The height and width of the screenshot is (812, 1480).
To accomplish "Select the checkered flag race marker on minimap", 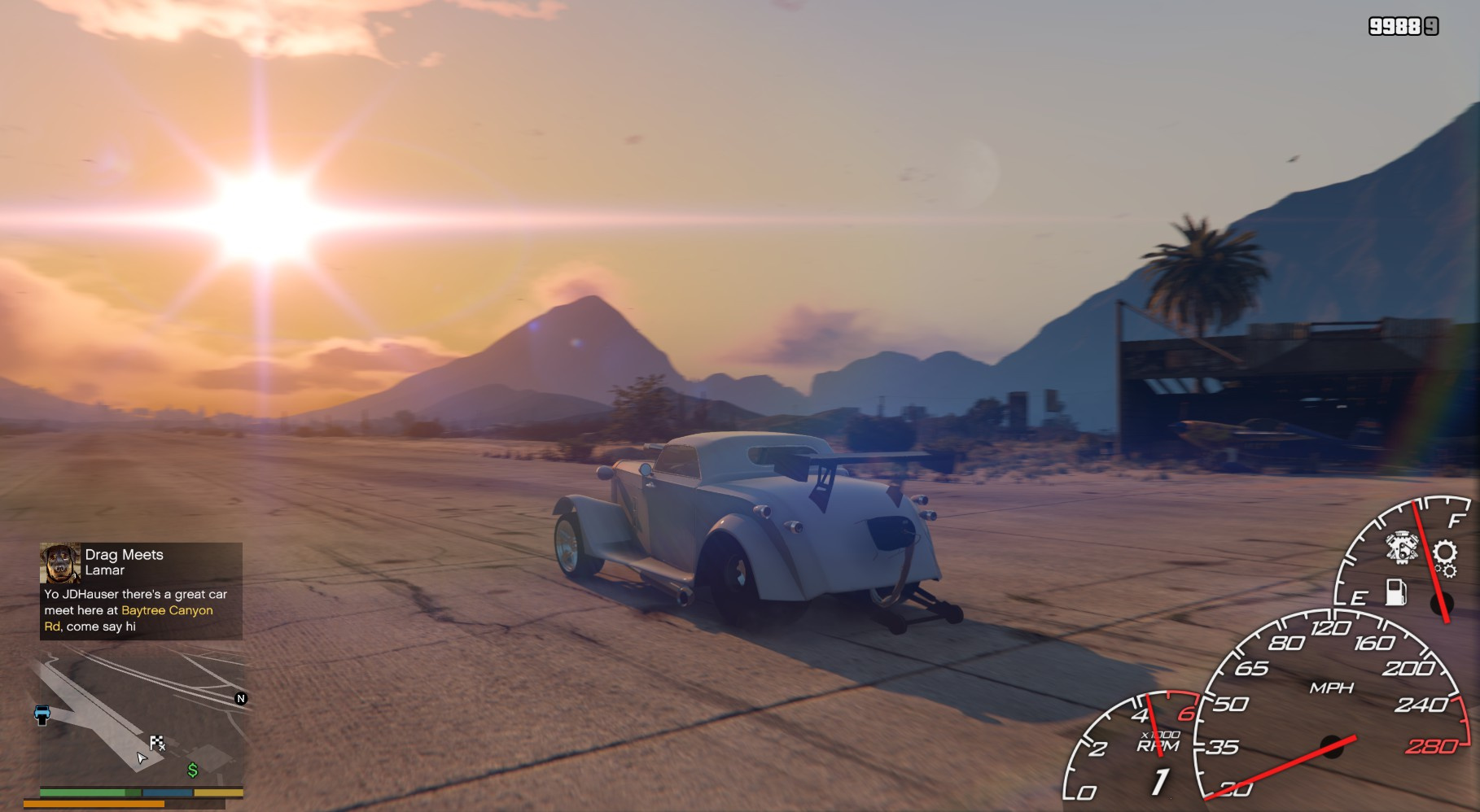I will pos(157,742).
